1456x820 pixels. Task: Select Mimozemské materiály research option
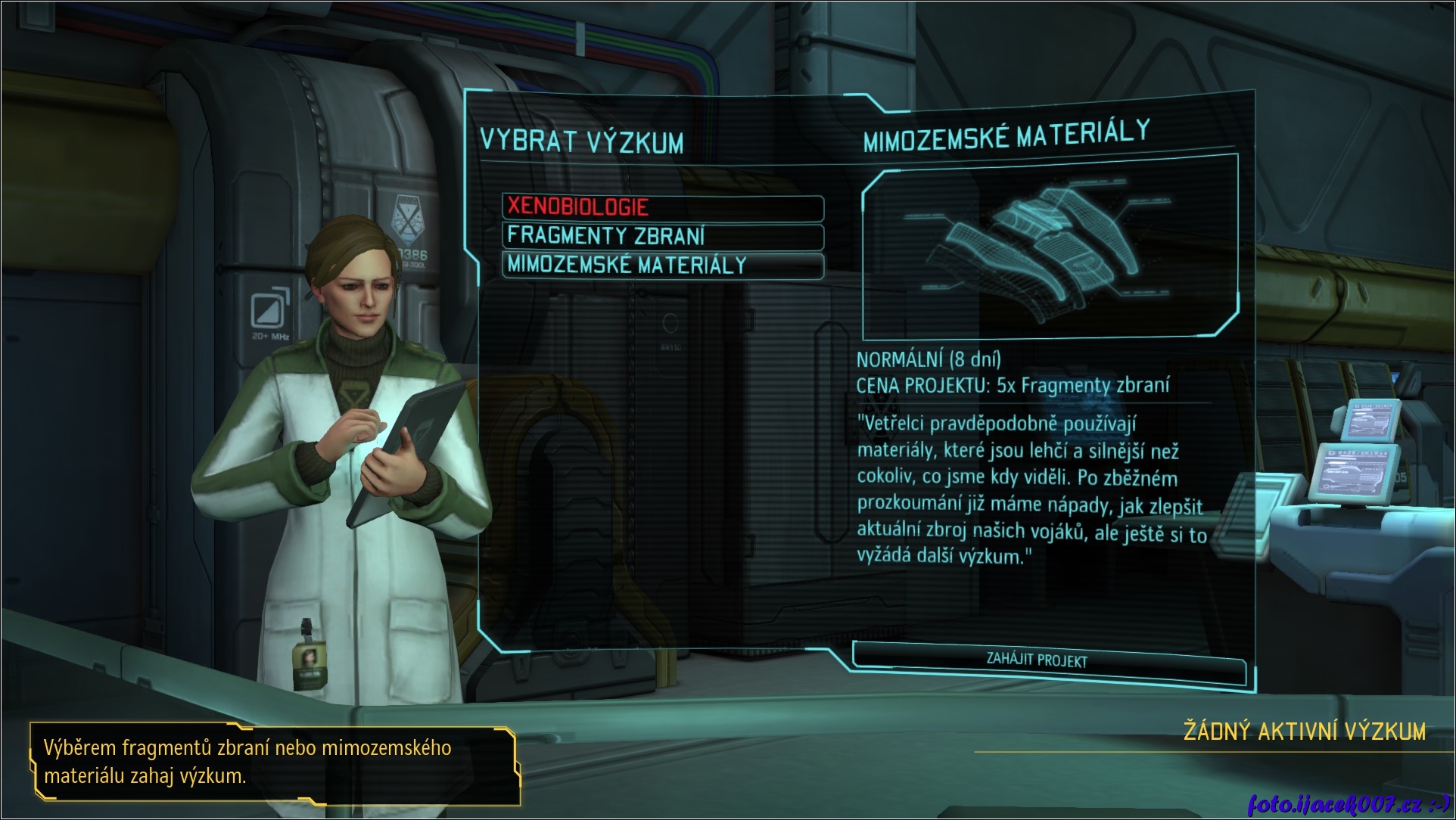(x=662, y=266)
